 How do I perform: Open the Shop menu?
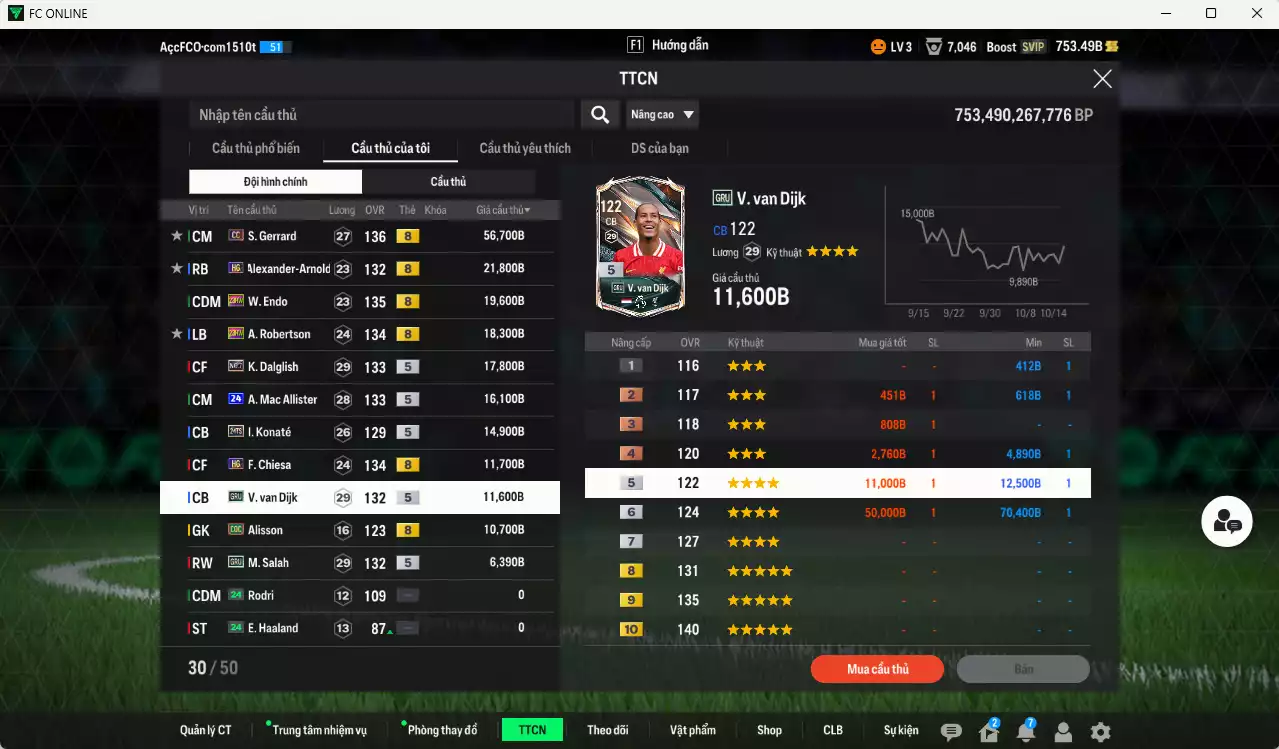(769, 730)
